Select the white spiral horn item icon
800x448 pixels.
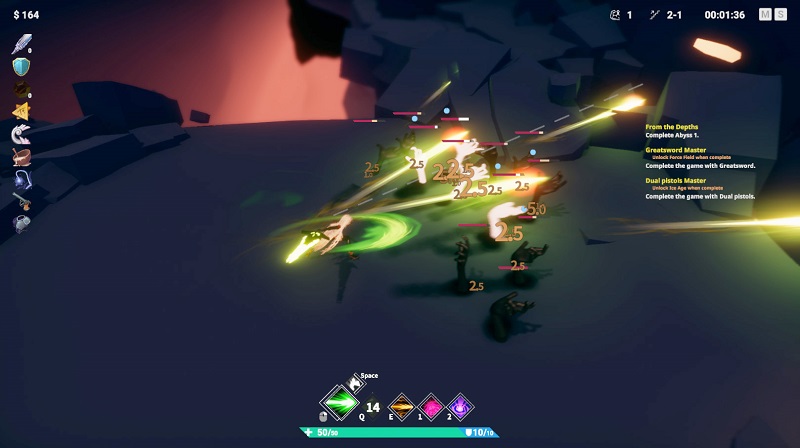tap(21, 135)
